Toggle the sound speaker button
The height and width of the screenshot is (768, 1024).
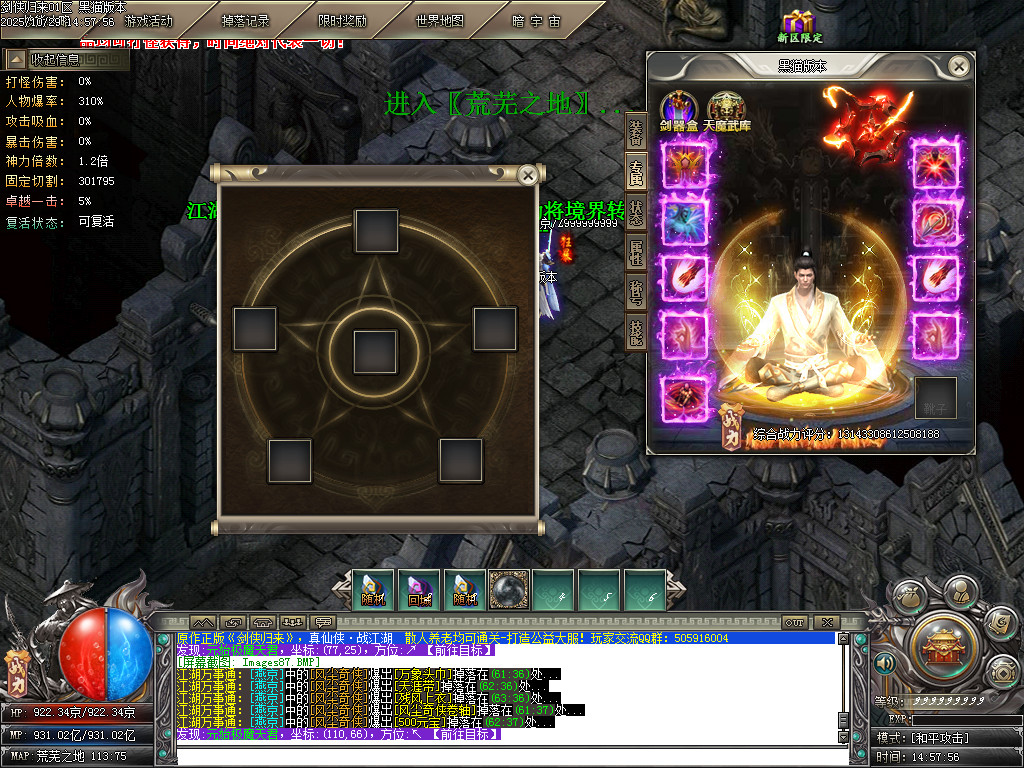click(x=884, y=663)
